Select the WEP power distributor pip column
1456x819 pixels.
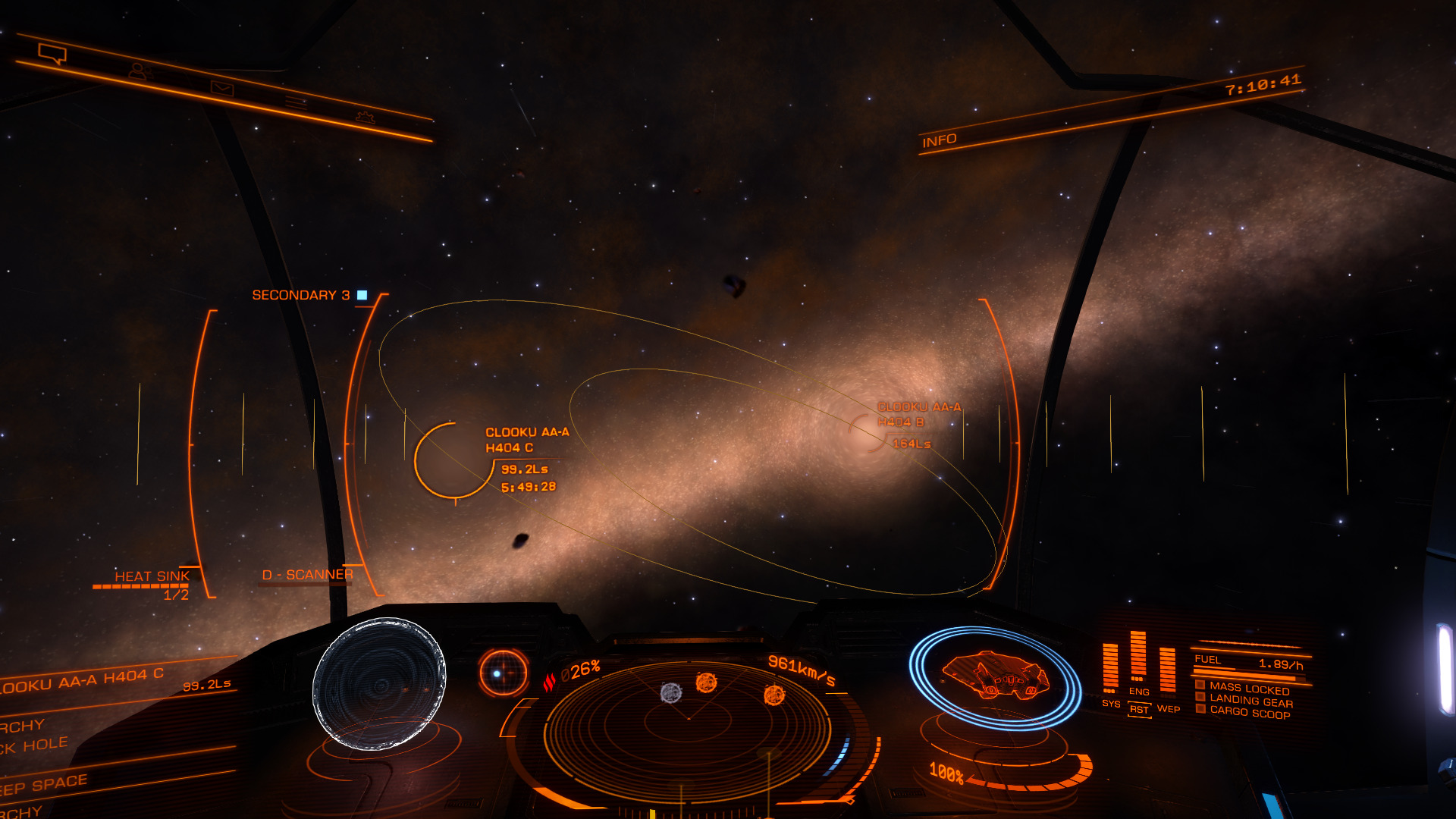(x=1168, y=670)
